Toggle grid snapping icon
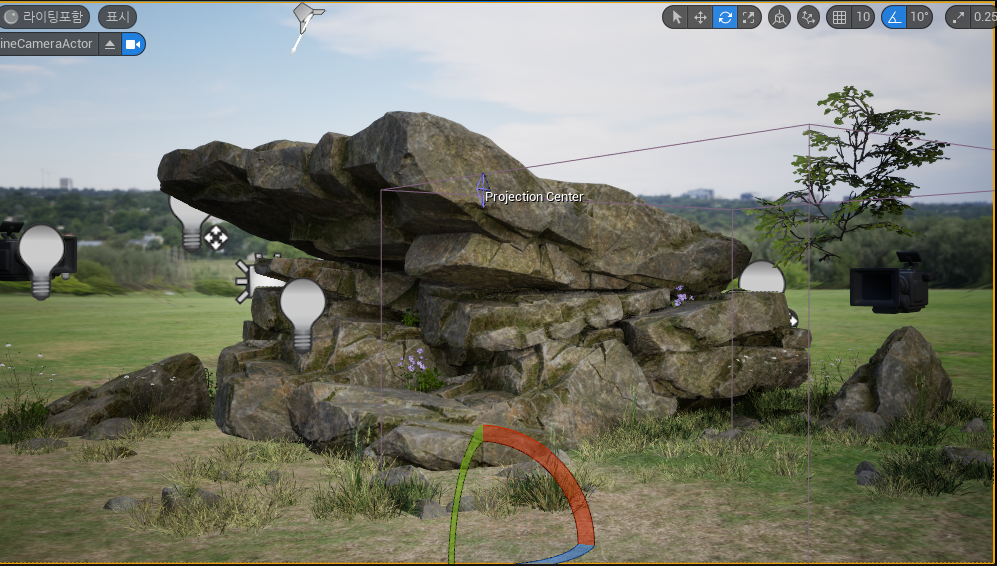Screen dimensions: 997x566 click(x=839, y=17)
